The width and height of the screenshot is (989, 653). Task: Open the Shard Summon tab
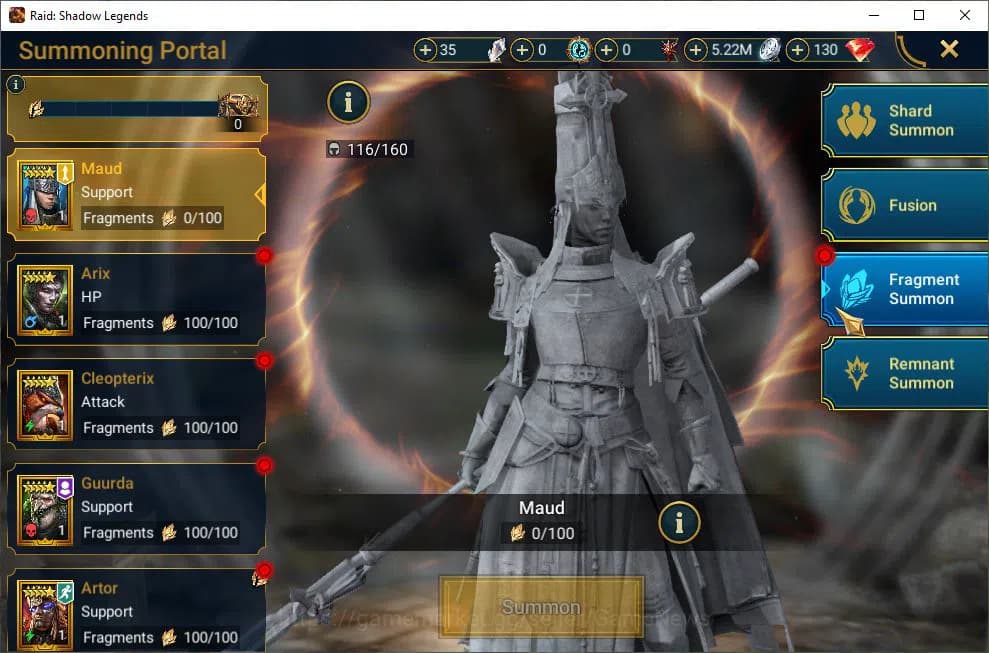click(905, 121)
